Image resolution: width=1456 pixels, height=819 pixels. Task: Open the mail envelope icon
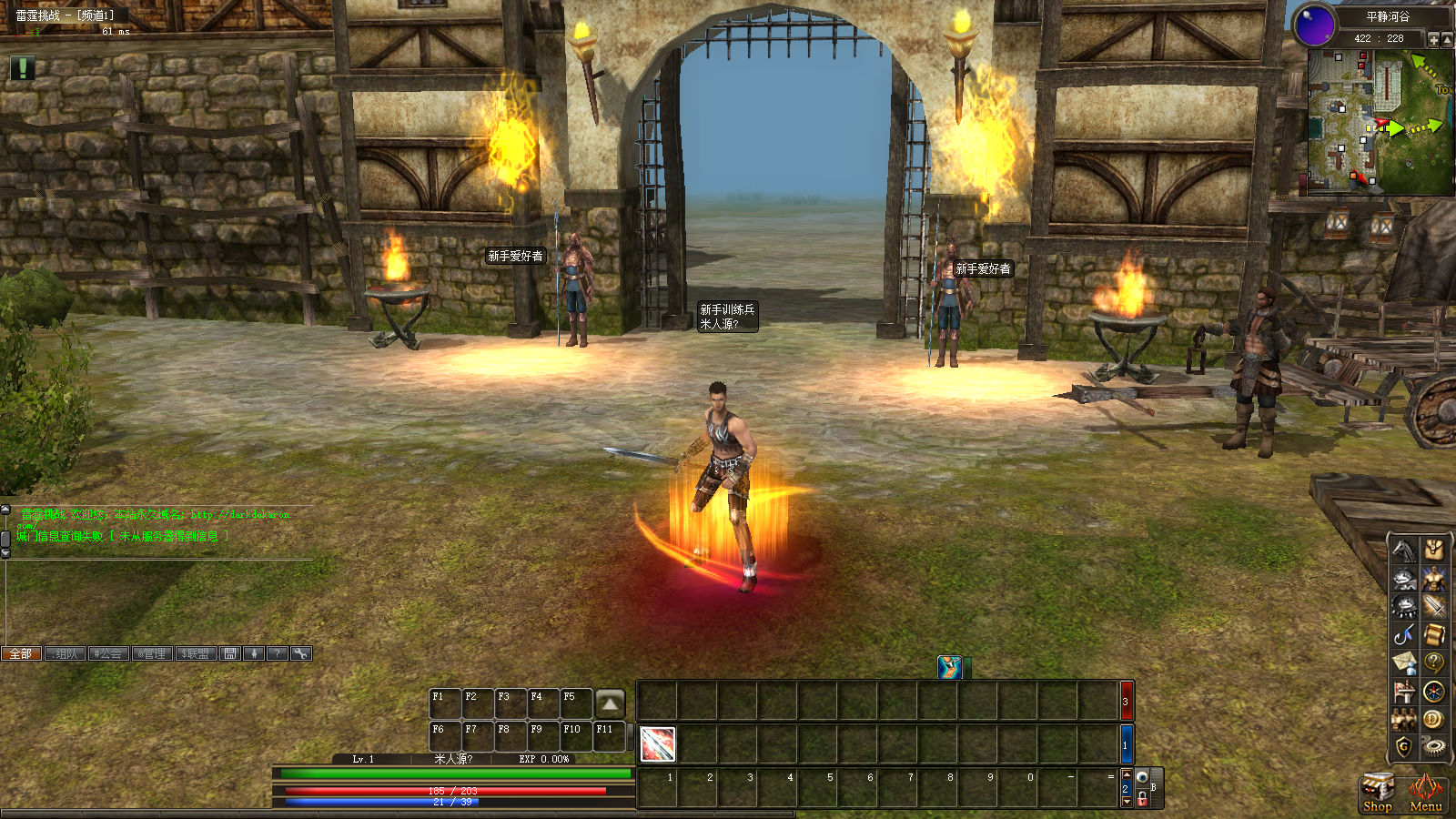pos(1404,662)
